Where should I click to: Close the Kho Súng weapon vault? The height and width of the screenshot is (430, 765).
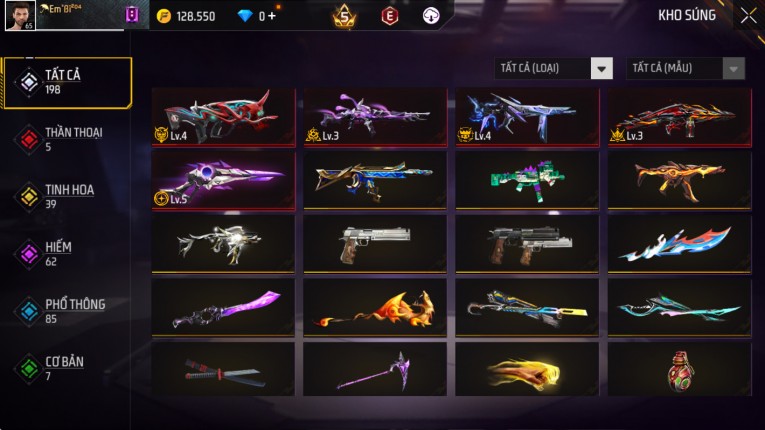748,16
